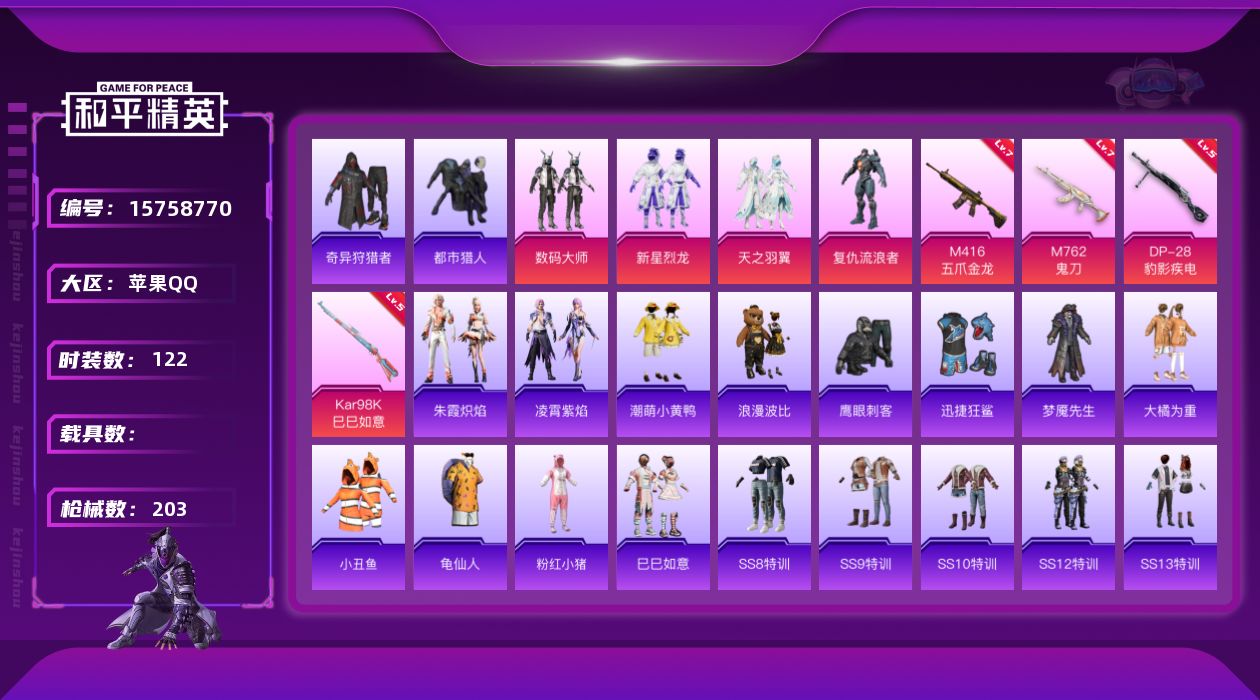Image resolution: width=1260 pixels, height=700 pixels.
Task: Open the DP-28 豹影疾电 skin card
Action: (x=1170, y=211)
